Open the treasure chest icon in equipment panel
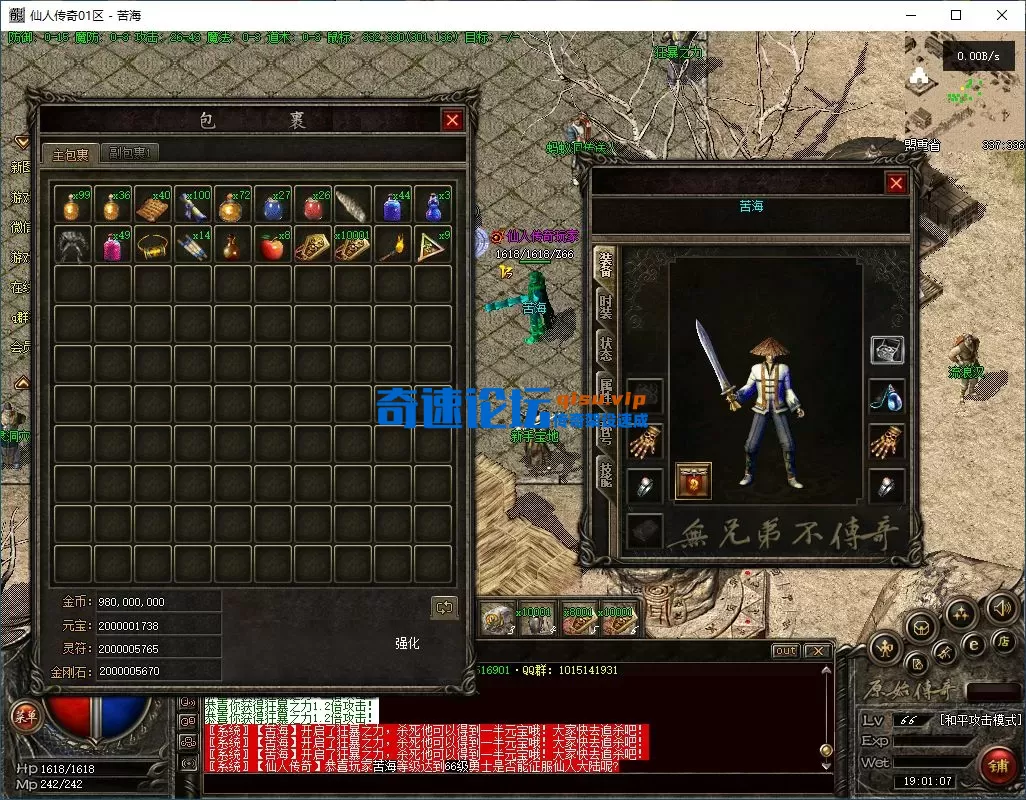This screenshot has height=800, width=1026. [x=887, y=349]
